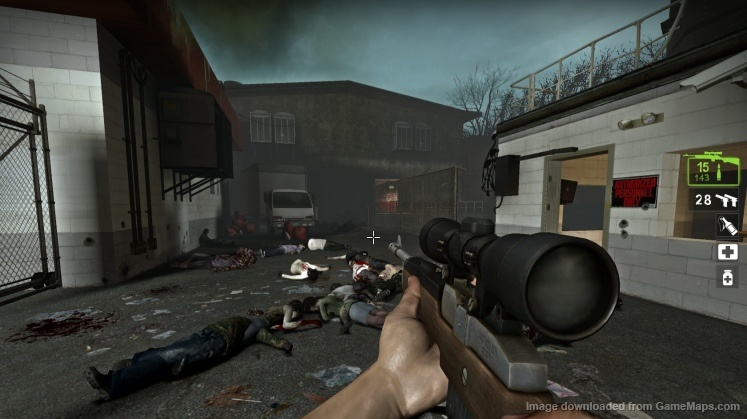Choose the first aid kit slot

click(727, 252)
